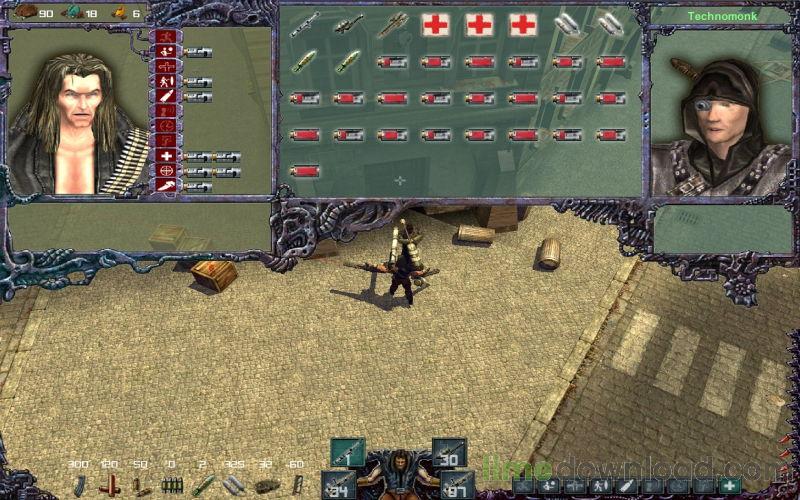Select the red cross medical skill icon
The image size is (800, 500).
[x=165, y=156]
